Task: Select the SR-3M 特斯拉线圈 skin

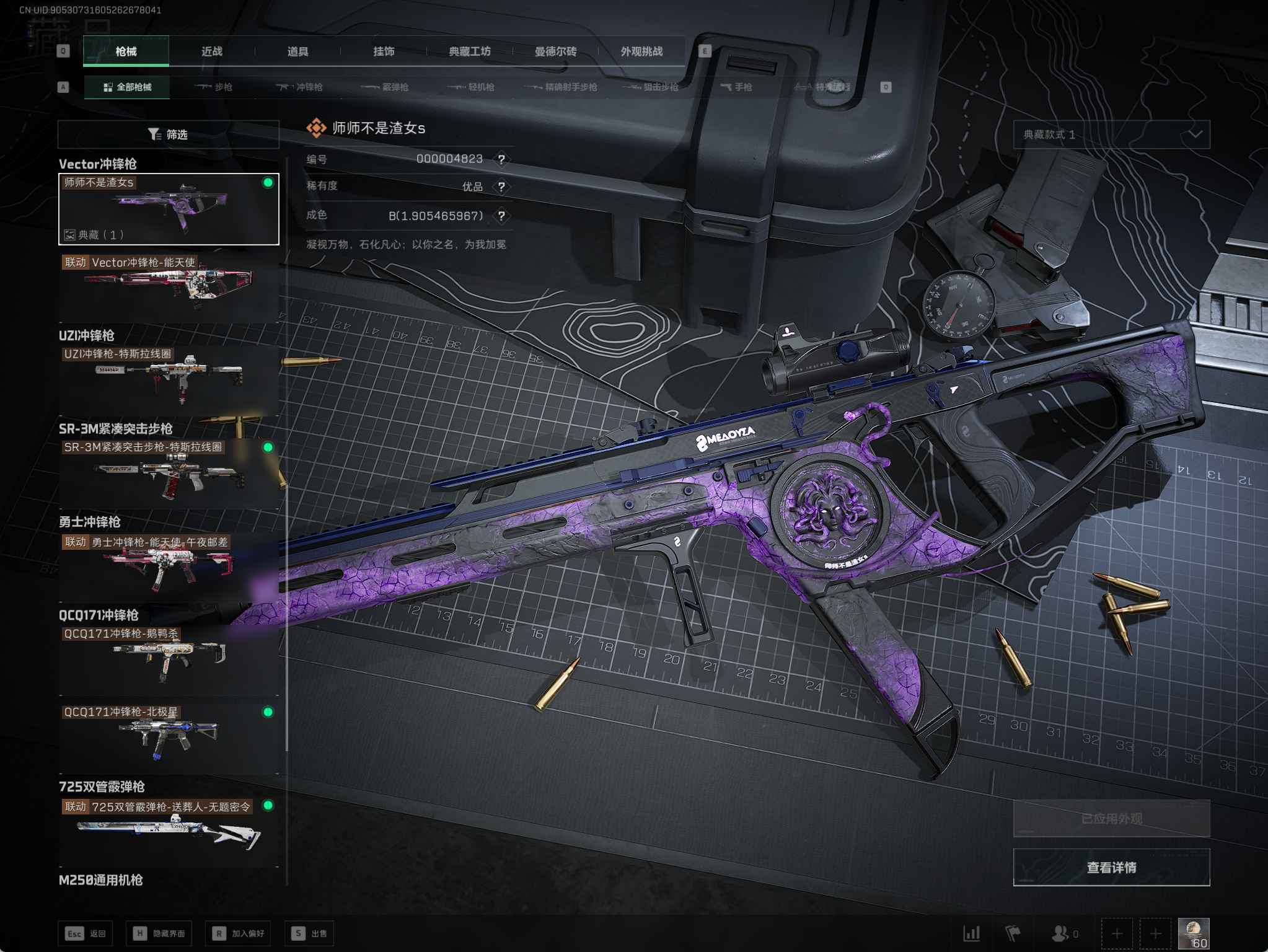Action: 169,472
